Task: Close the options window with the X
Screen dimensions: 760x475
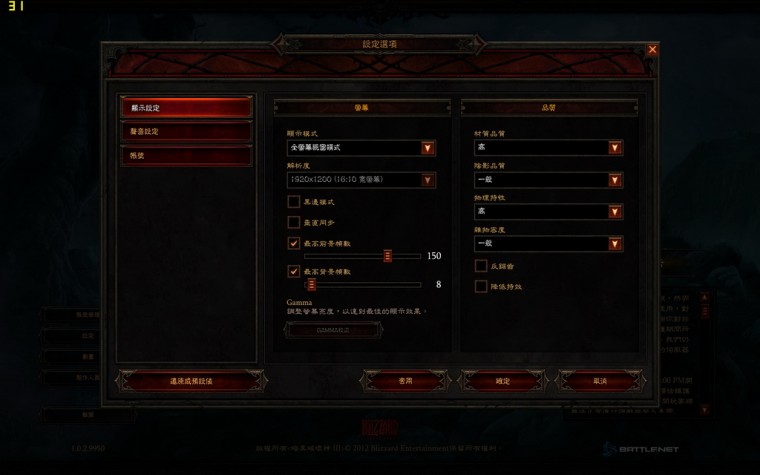Action: click(653, 49)
